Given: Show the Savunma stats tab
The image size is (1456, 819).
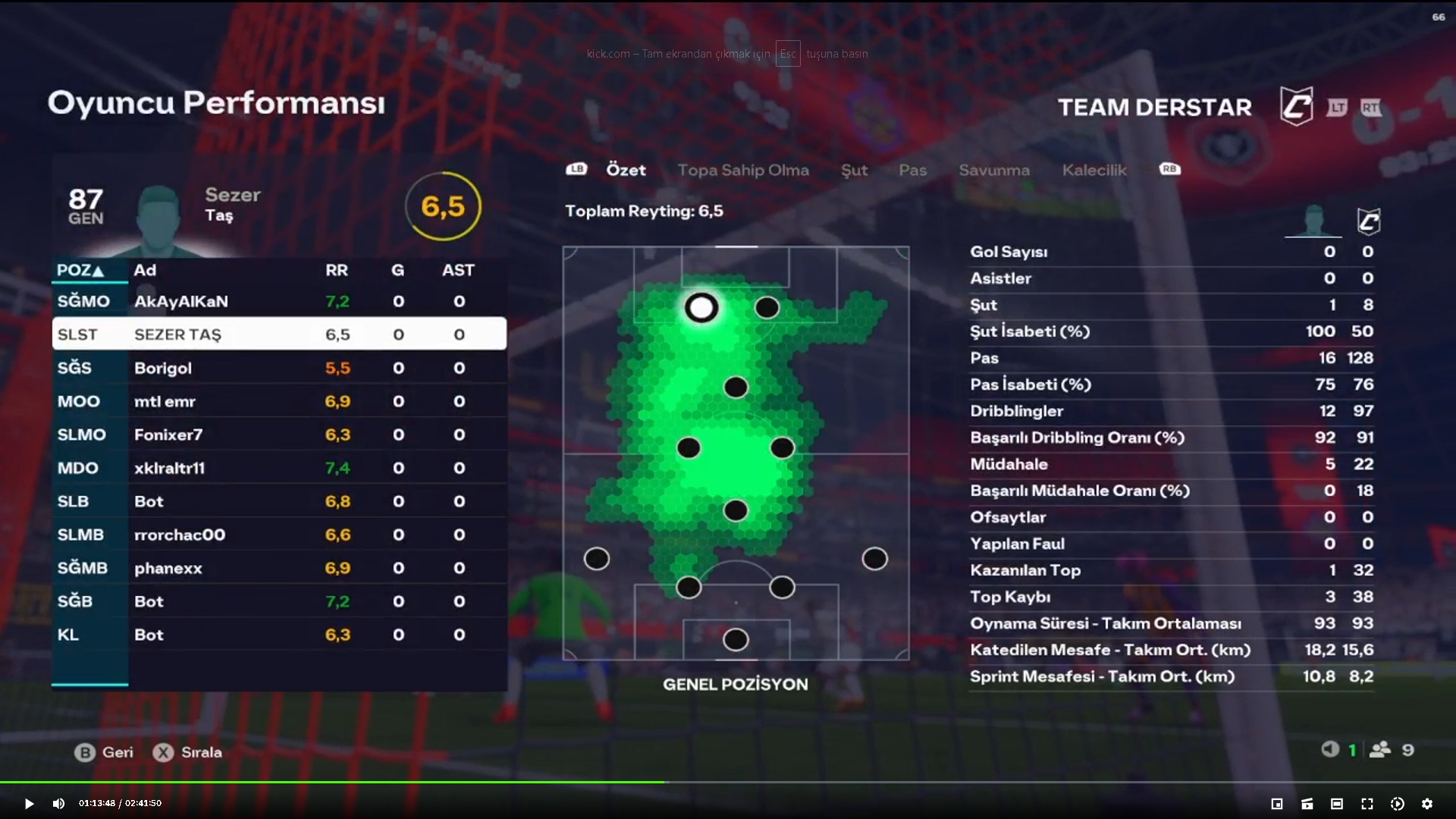Looking at the screenshot, I should [993, 171].
